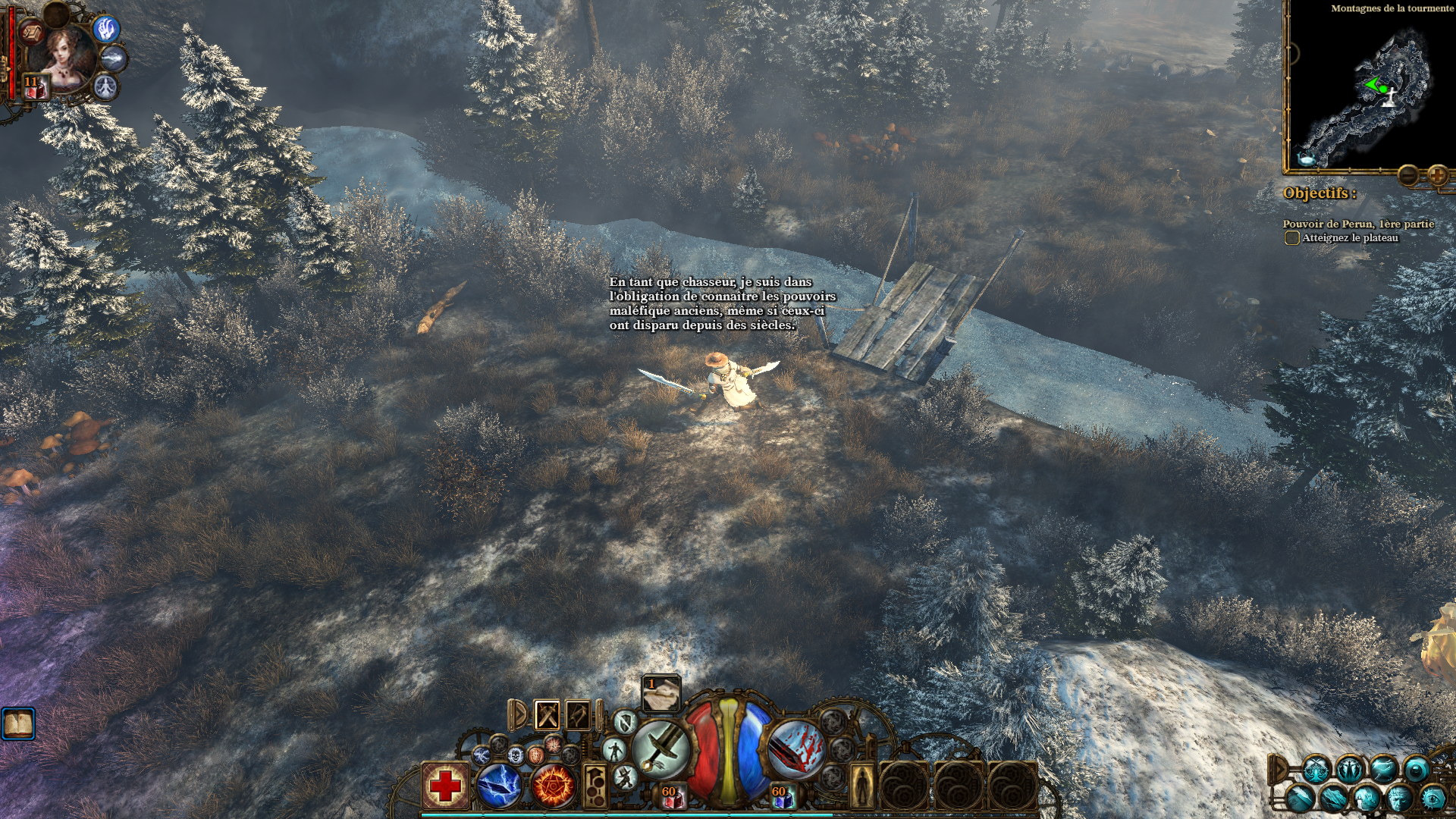Activate the blue ghostly hand companion skill
The height and width of the screenshot is (819, 1456).
tap(106, 29)
